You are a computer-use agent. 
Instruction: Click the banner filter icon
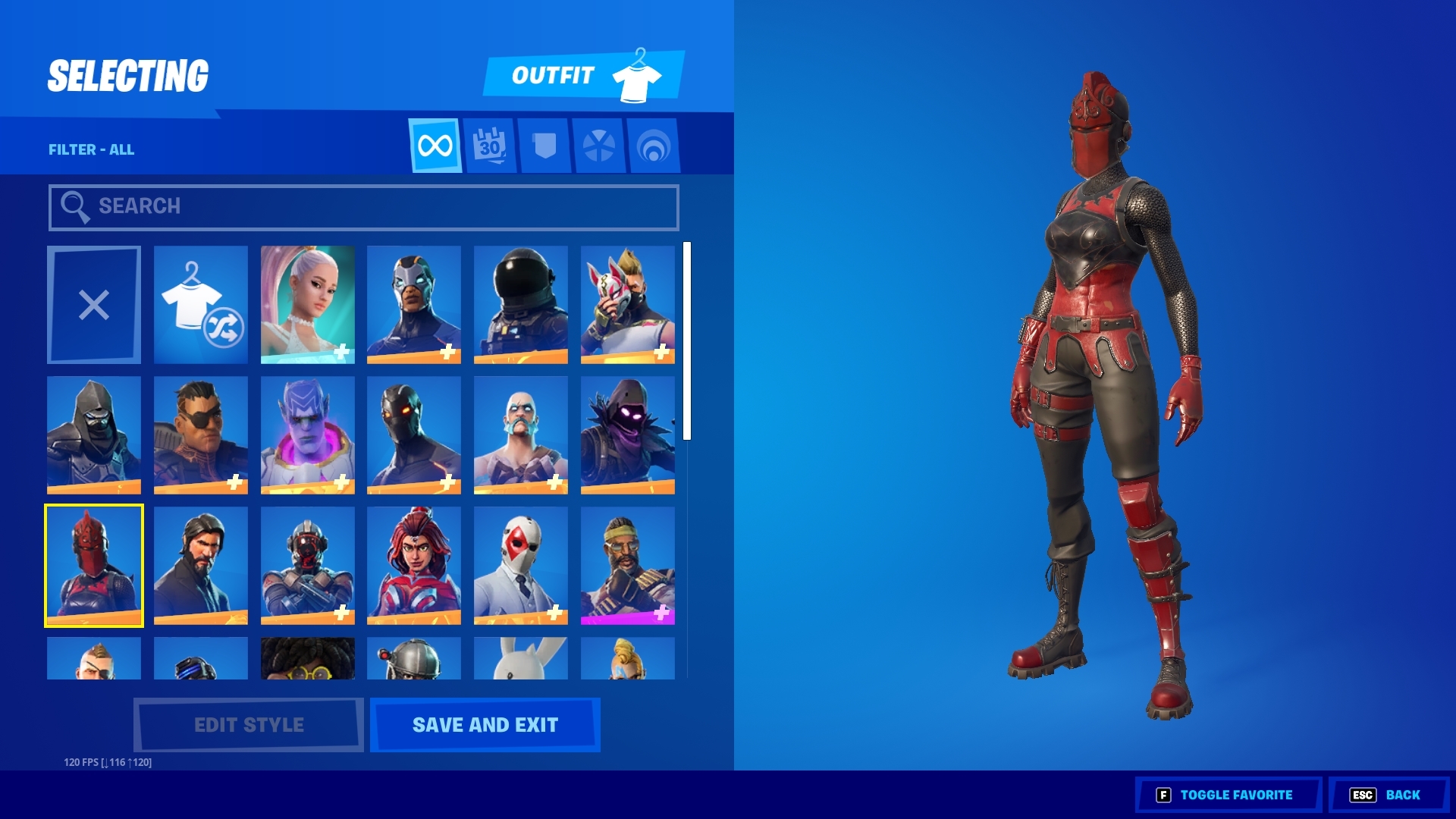pos(544,146)
